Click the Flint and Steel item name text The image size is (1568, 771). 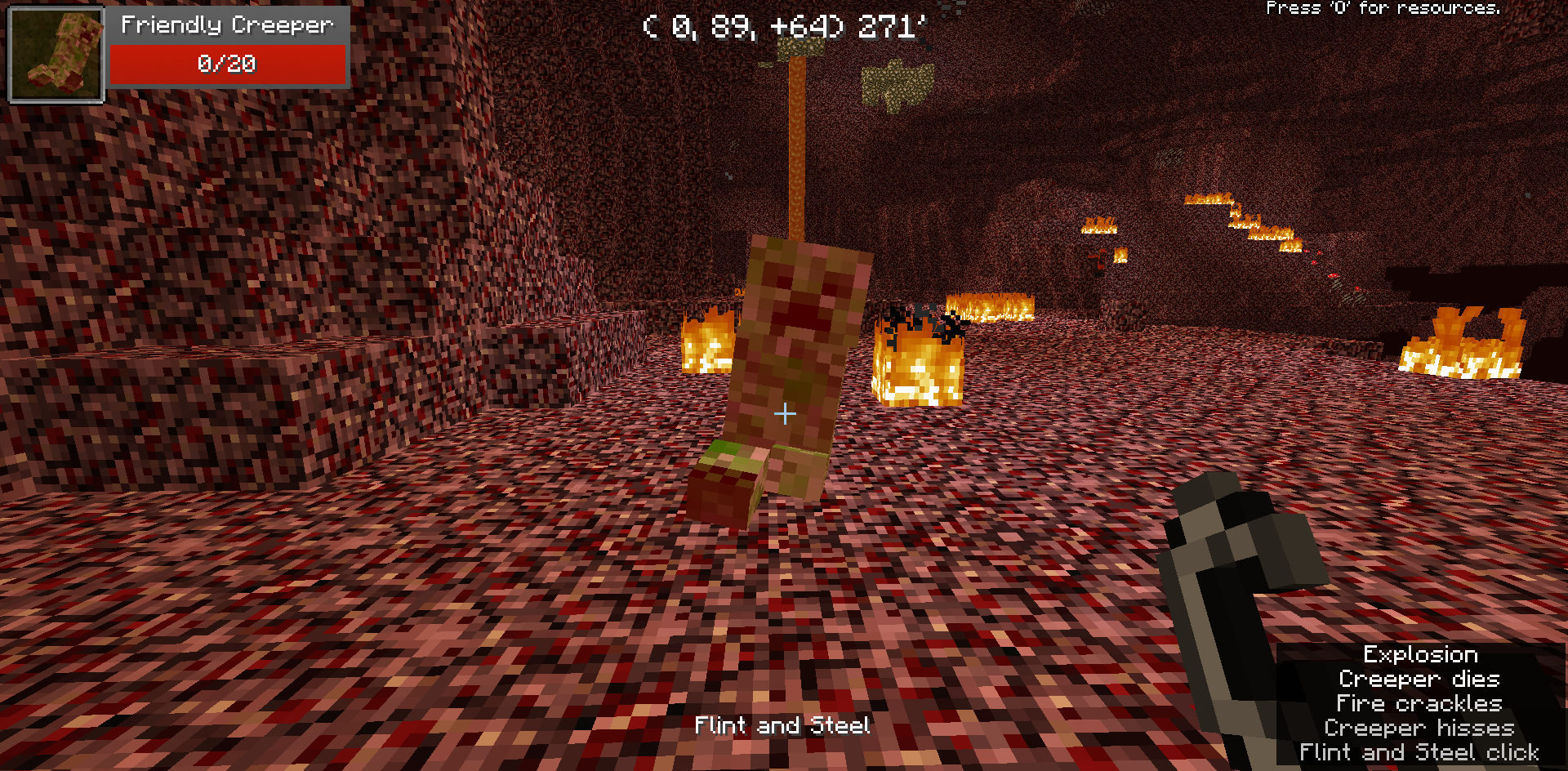[x=782, y=724]
